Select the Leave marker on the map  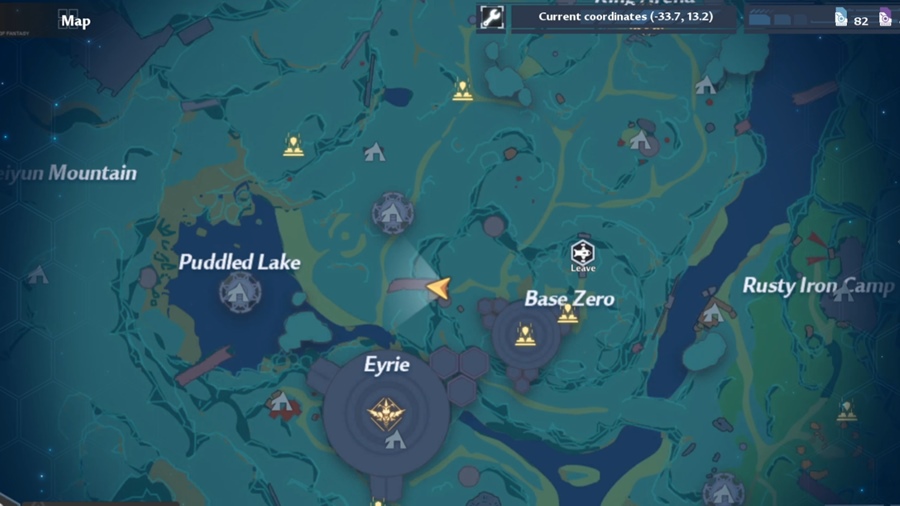[583, 254]
